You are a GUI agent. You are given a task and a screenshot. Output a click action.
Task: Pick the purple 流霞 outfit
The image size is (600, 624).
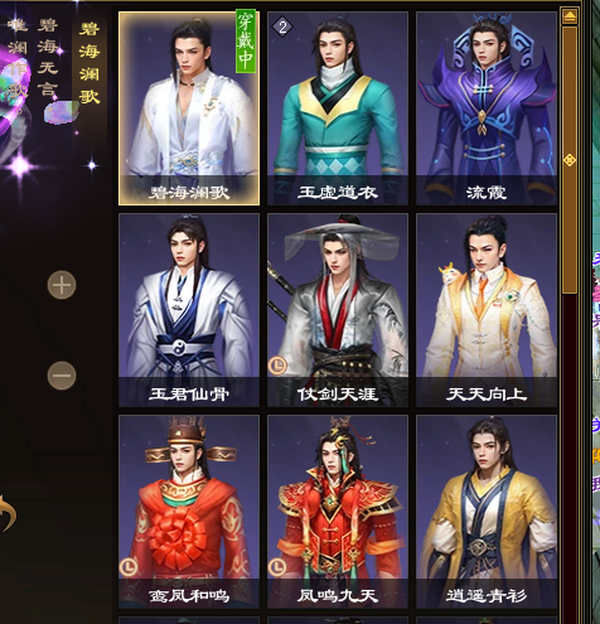[x=486, y=108]
